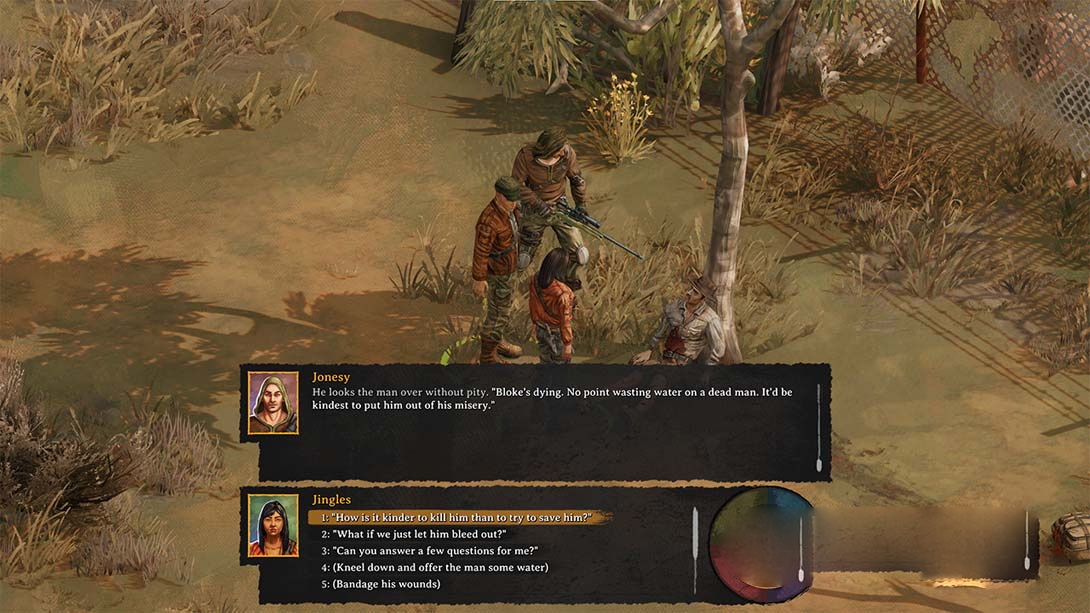The image size is (1090, 613).
Task: Click Jingles' portrait in the reply box
Action: tap(273, 526)
